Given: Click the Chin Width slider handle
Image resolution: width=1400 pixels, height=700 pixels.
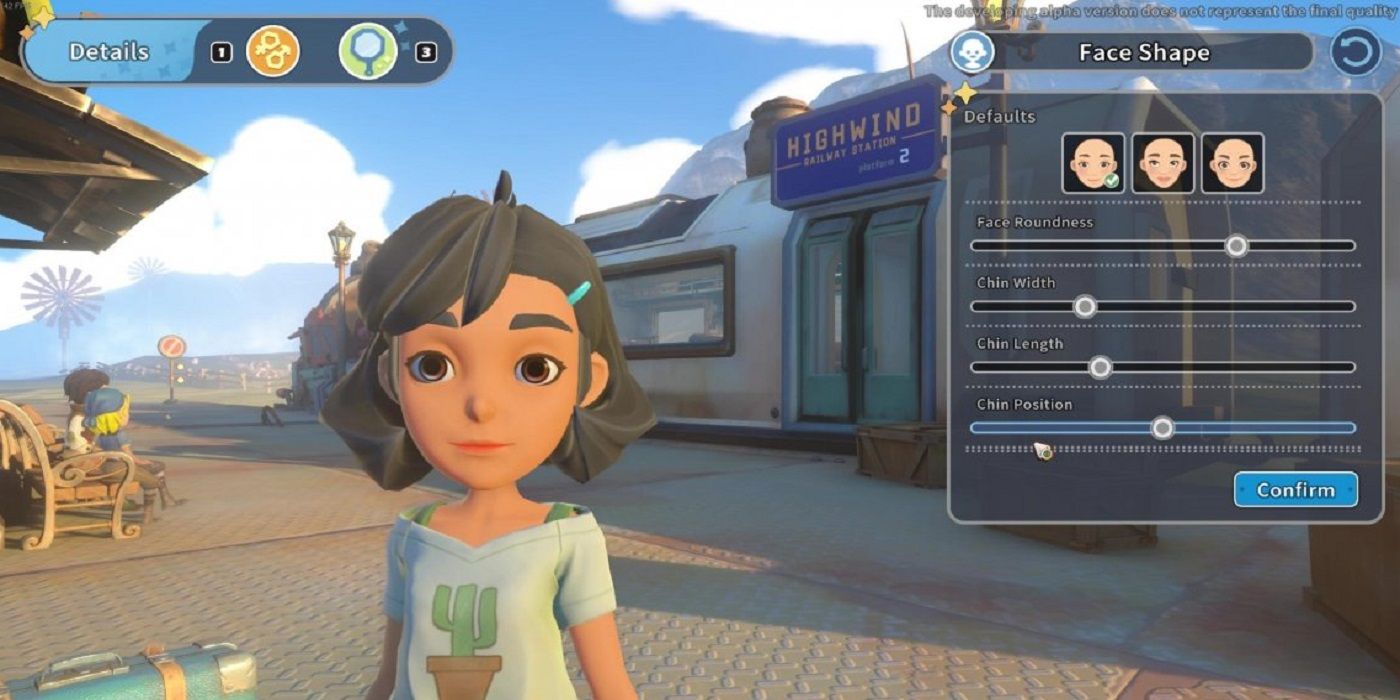Looking at the screenshot, I should [1085, 307].
